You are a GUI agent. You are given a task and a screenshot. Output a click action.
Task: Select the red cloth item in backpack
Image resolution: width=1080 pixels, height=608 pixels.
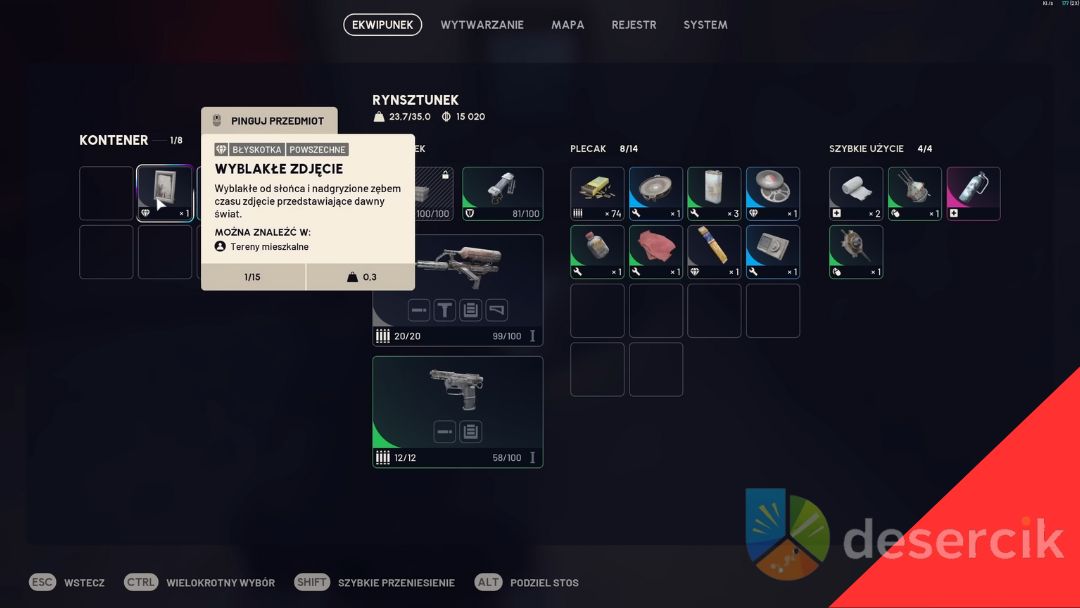pyautogui.click(x=656, y=251)
